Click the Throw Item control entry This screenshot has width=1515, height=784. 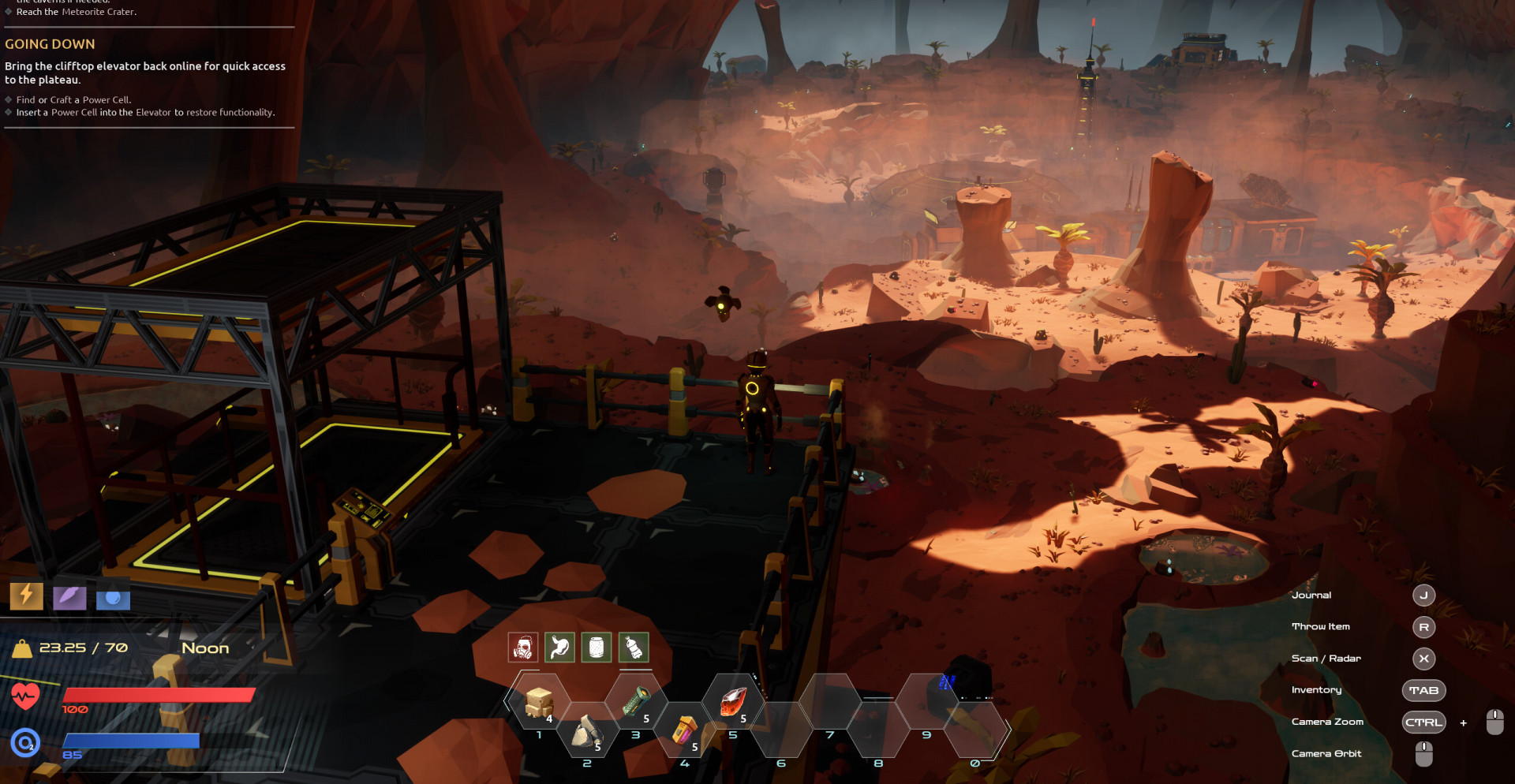tap(1423, 627)
